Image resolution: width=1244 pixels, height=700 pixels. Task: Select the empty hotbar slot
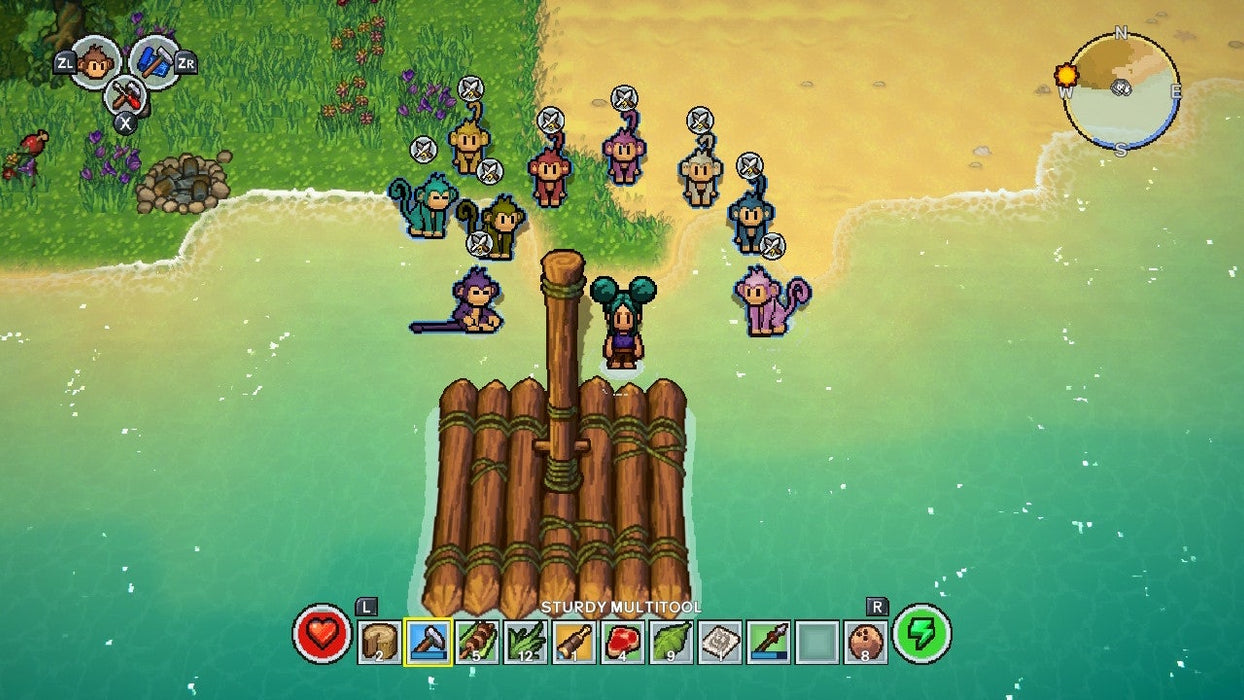pyautogui.click(x=816, y=641)
